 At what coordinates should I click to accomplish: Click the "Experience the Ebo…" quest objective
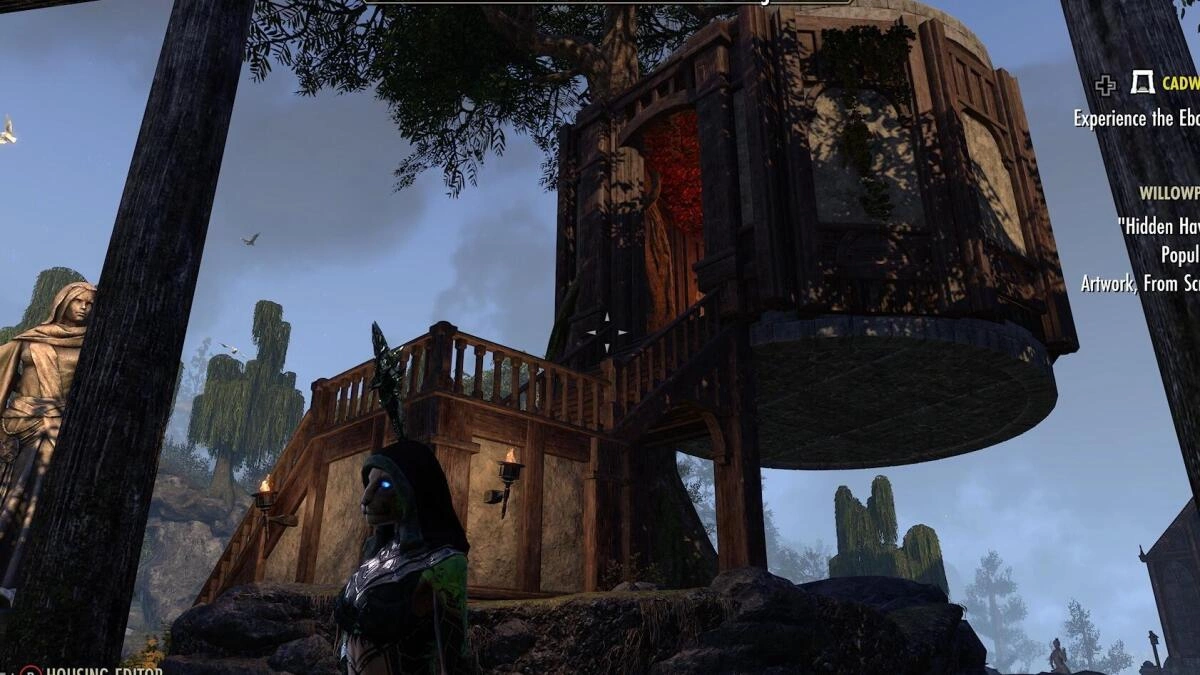[1136, 118]
